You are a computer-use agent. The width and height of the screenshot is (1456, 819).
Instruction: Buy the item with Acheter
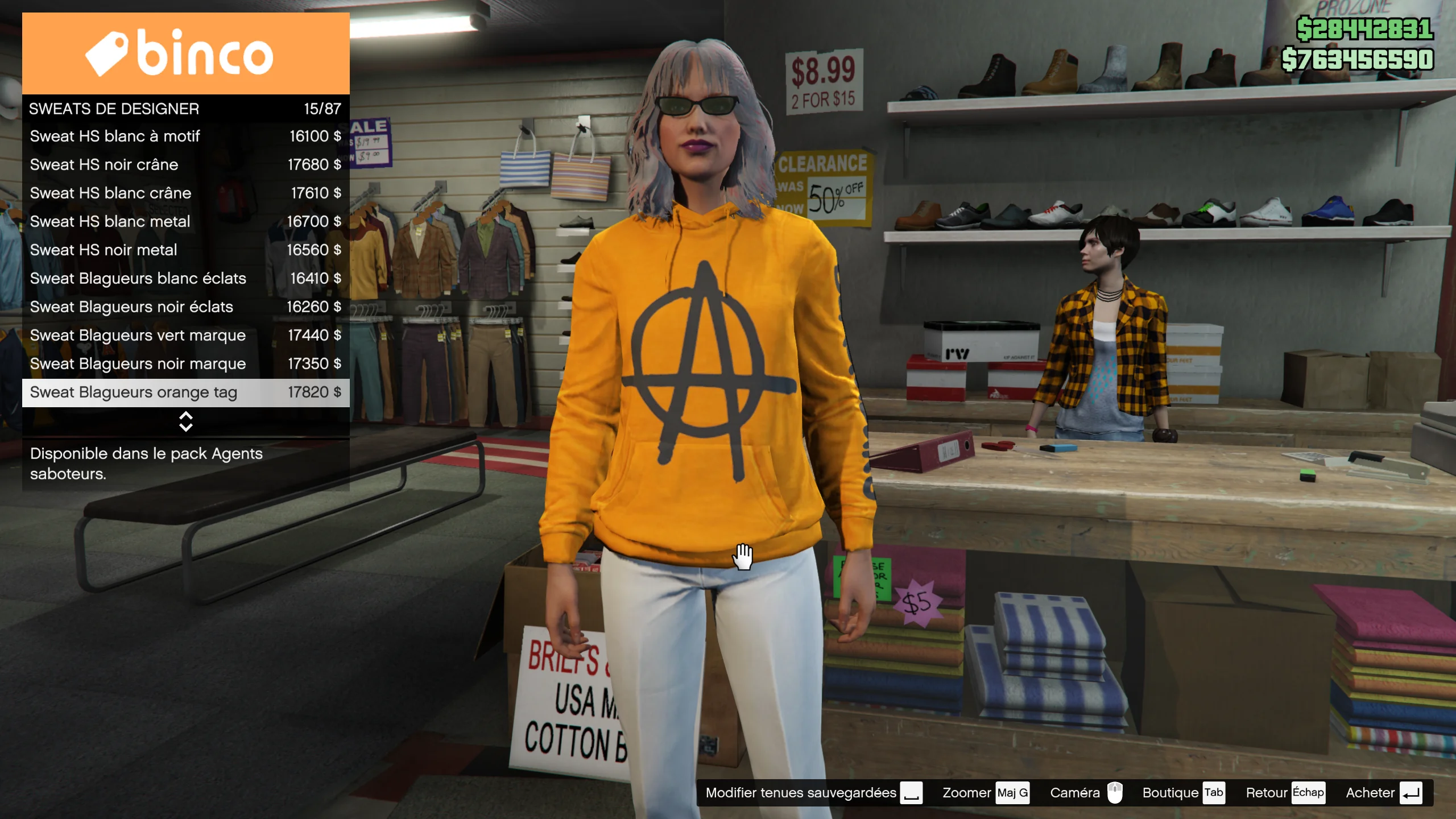[1383, 793]
